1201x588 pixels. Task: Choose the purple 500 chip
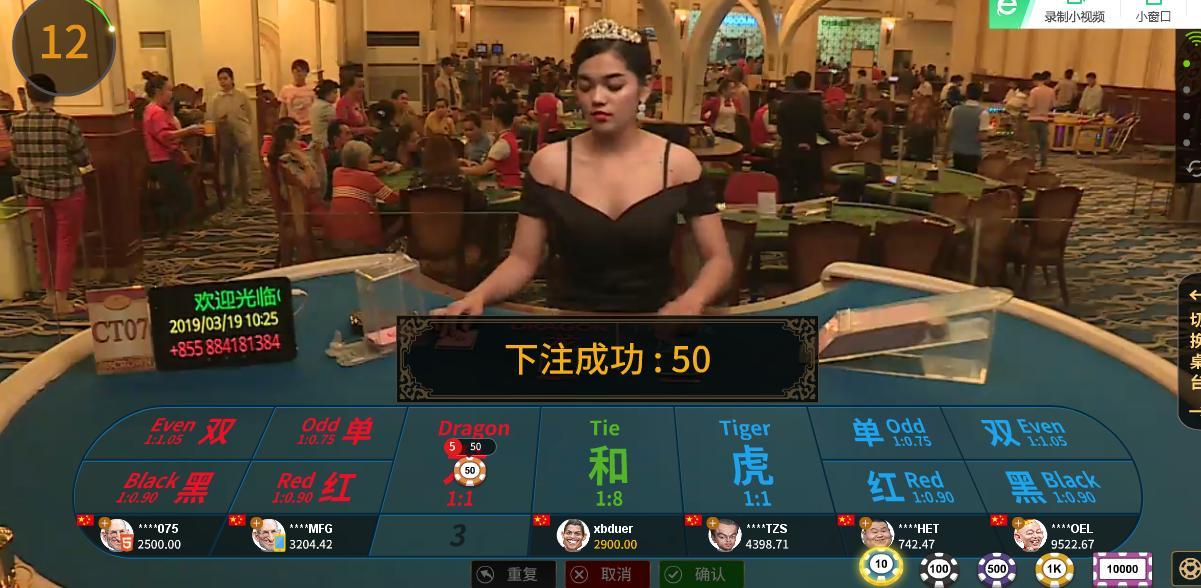pyautogui.click(x=997, y=570)
